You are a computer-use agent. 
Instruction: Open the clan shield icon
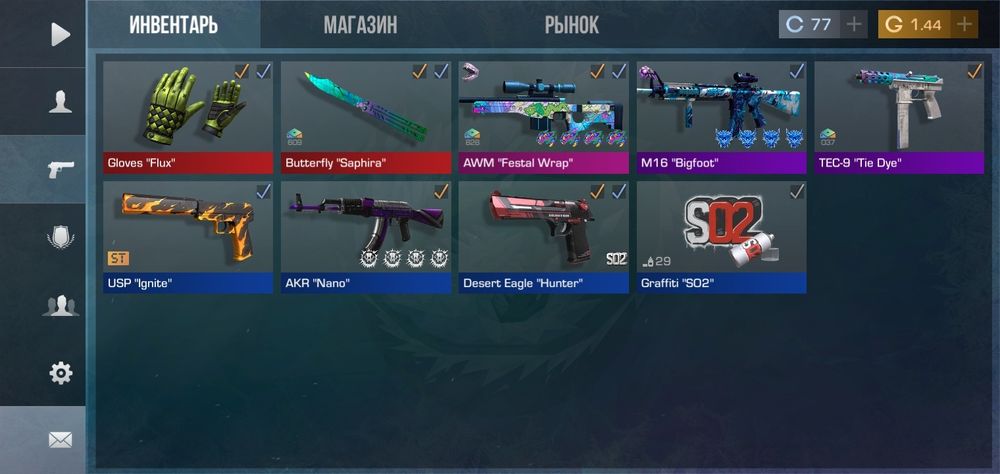(60, 237)
